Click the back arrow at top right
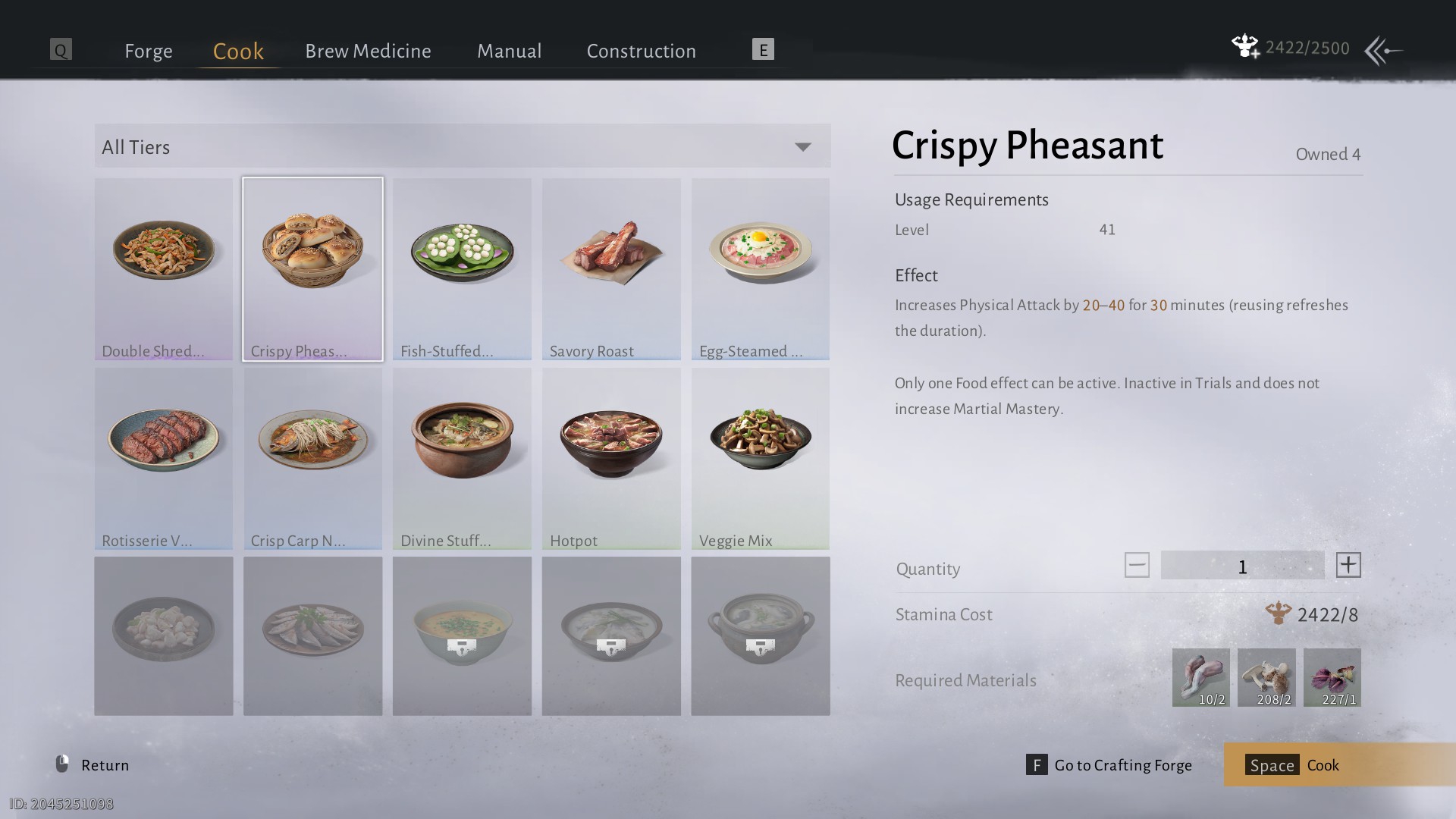1456x819 pixels. point(1383,51)
